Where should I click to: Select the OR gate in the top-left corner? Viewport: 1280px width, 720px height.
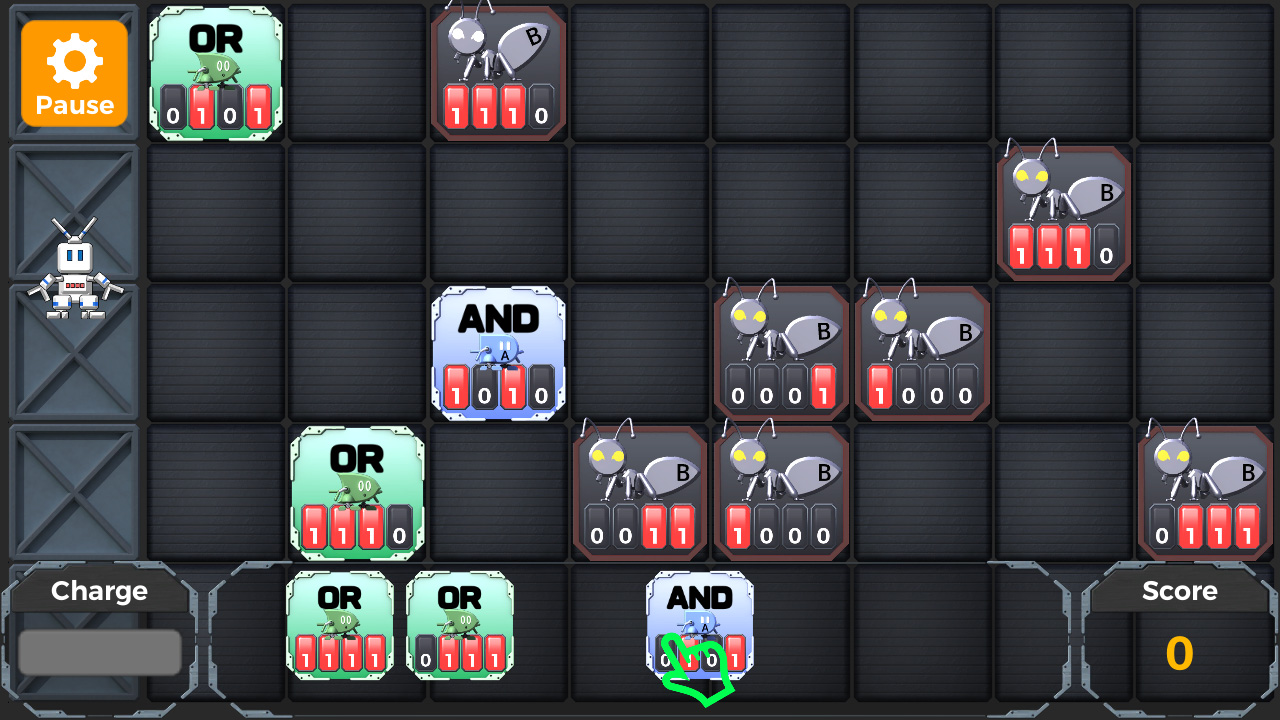tap(215, 70)
